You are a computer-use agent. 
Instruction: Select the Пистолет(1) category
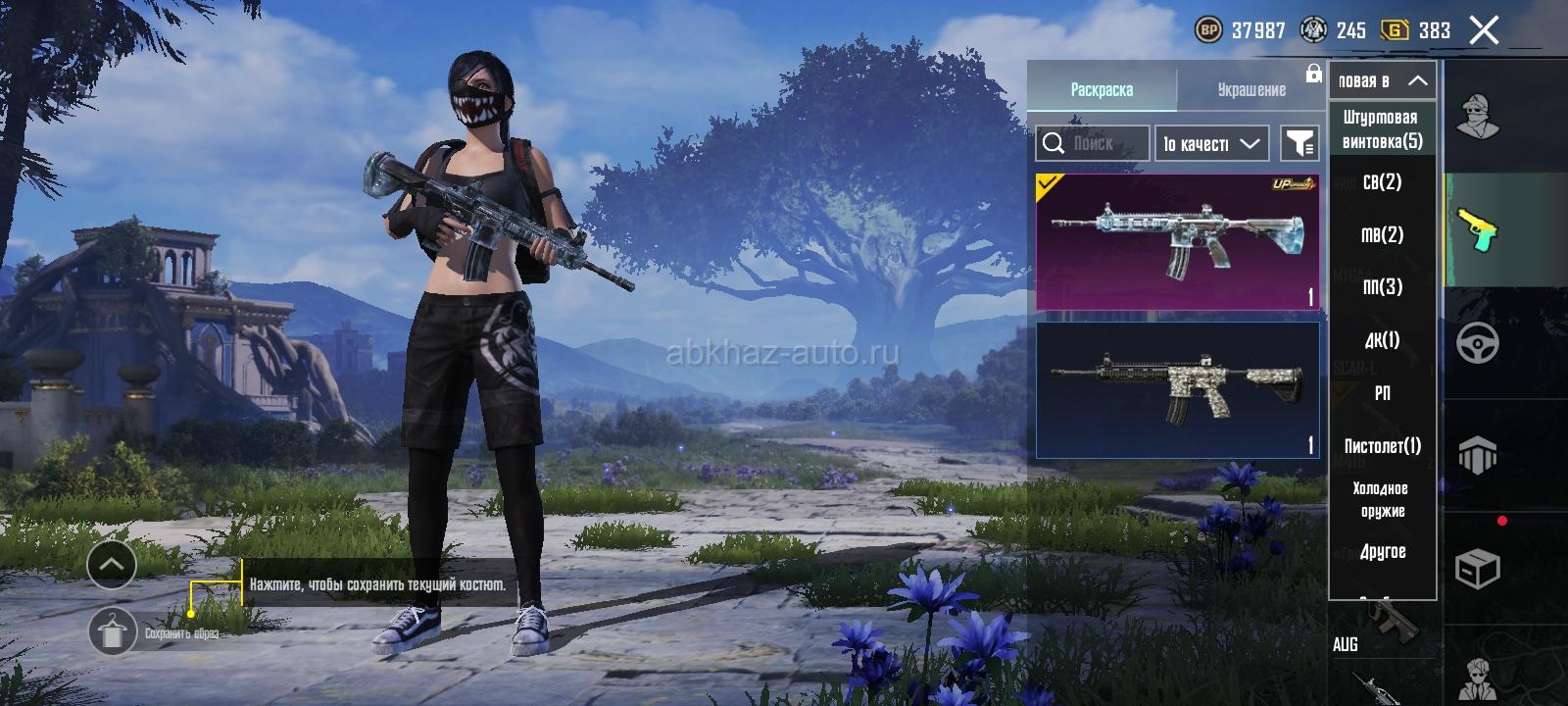[1382, 446]
